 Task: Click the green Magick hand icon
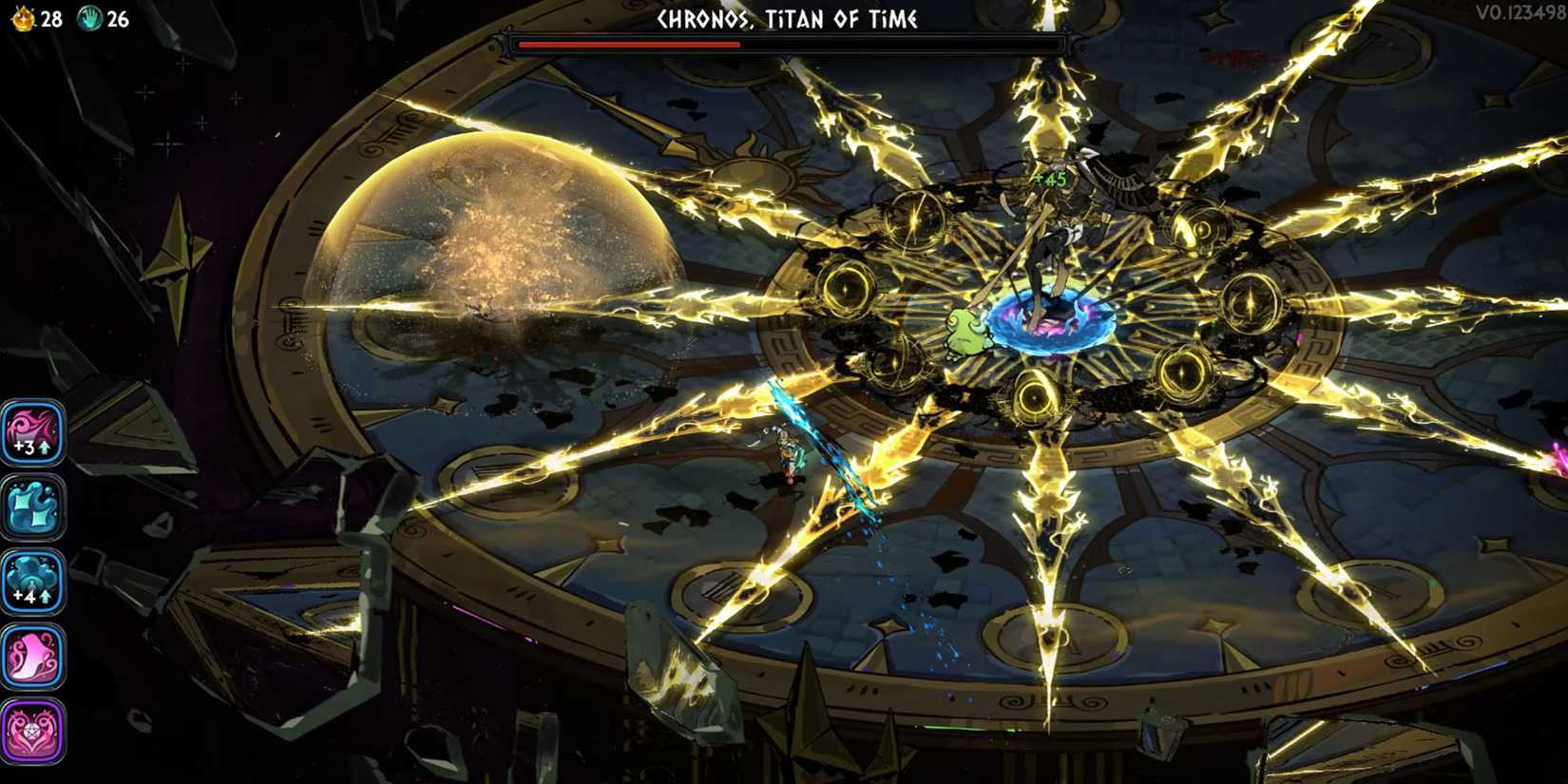coord(90,16)
